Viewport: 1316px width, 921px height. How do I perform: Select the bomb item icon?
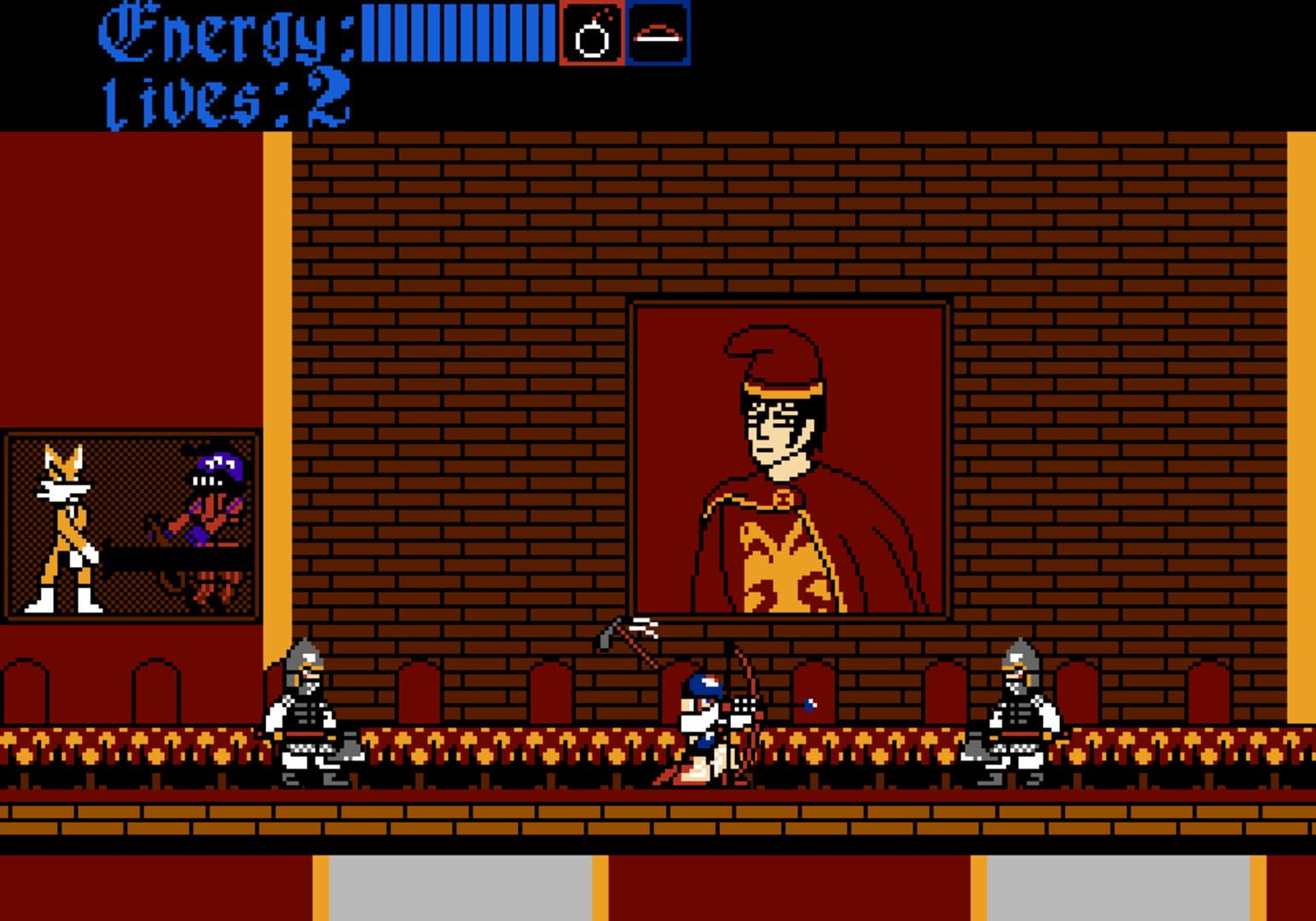click(592, 36)
